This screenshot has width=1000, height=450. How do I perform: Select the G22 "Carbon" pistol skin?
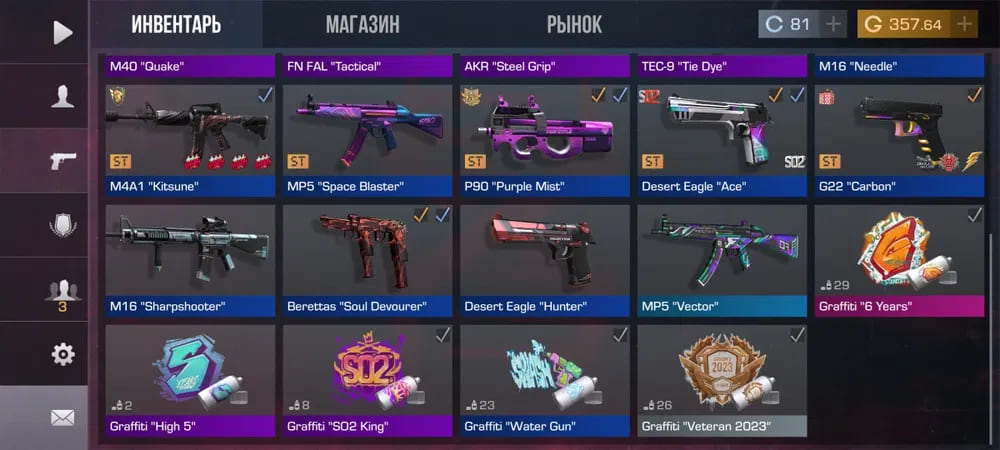click(899, 139)
